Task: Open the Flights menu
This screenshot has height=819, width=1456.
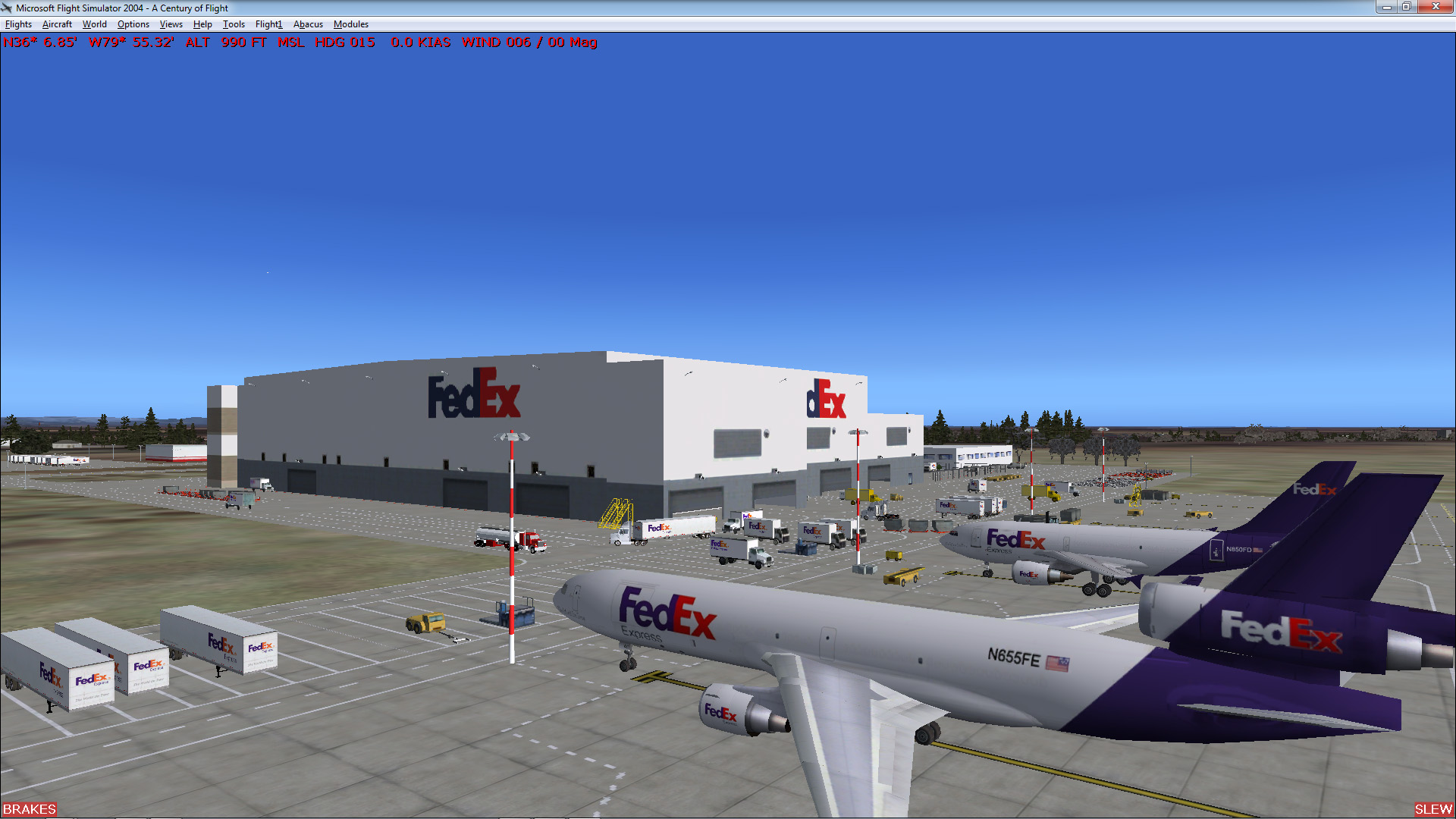Action: point(17,24)
